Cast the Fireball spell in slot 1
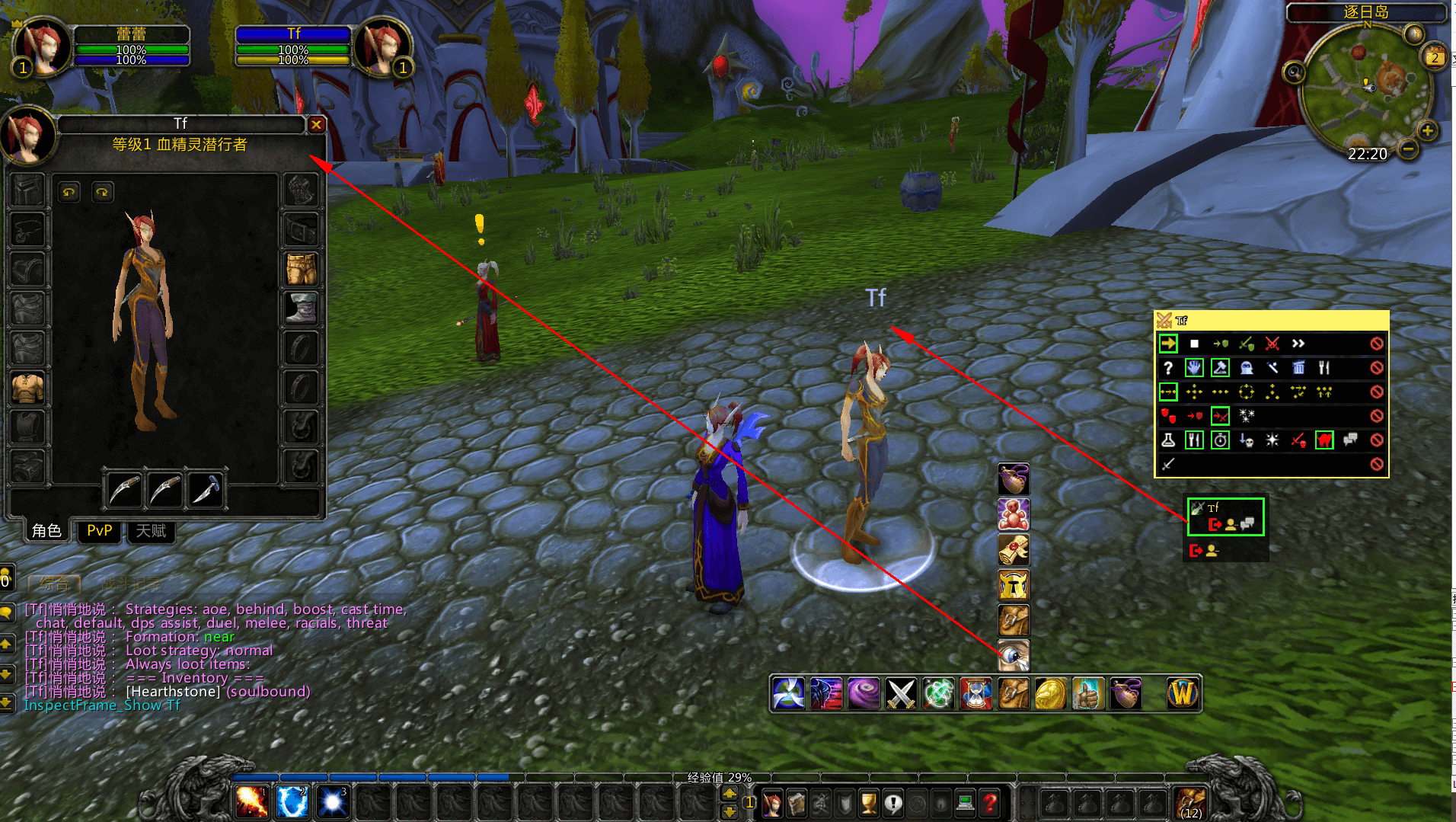The width and height of the screenshot is (1456, 822). pyautogui.click(x=251, y=802)
